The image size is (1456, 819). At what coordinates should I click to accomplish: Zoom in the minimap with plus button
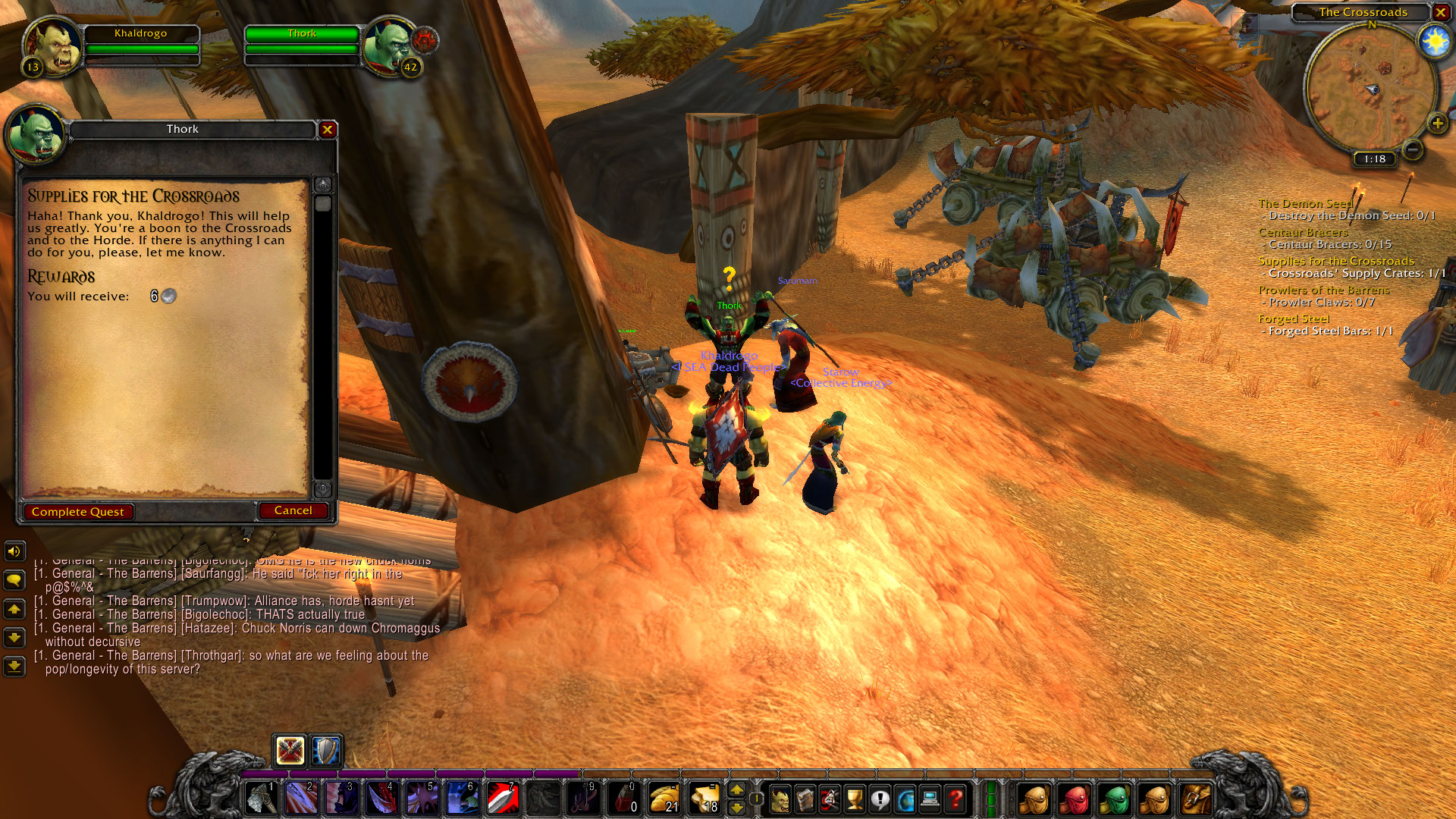(1437, 121)
